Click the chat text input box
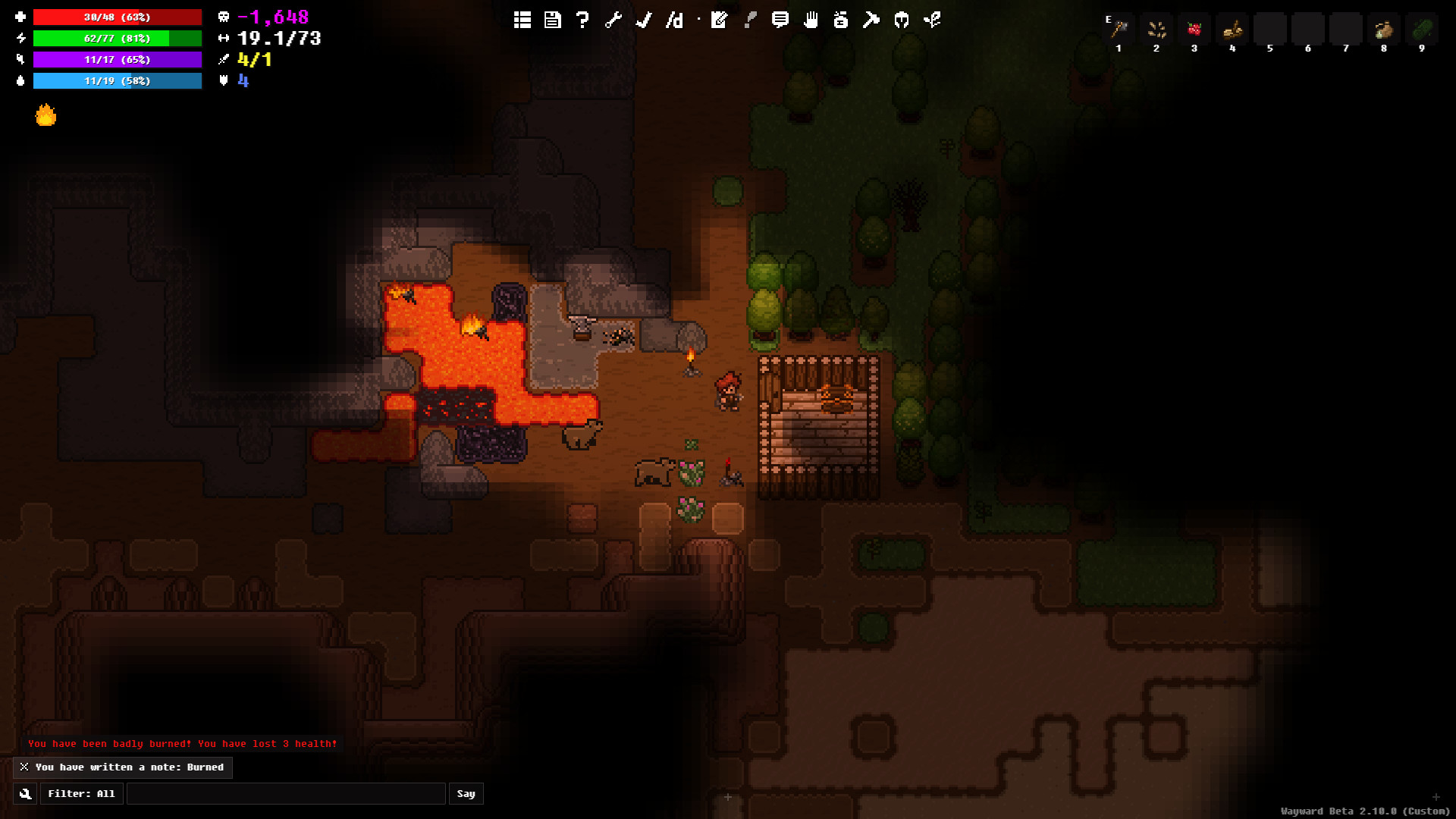The width and height of the screenshot is (1456, 819). [286, 794]
